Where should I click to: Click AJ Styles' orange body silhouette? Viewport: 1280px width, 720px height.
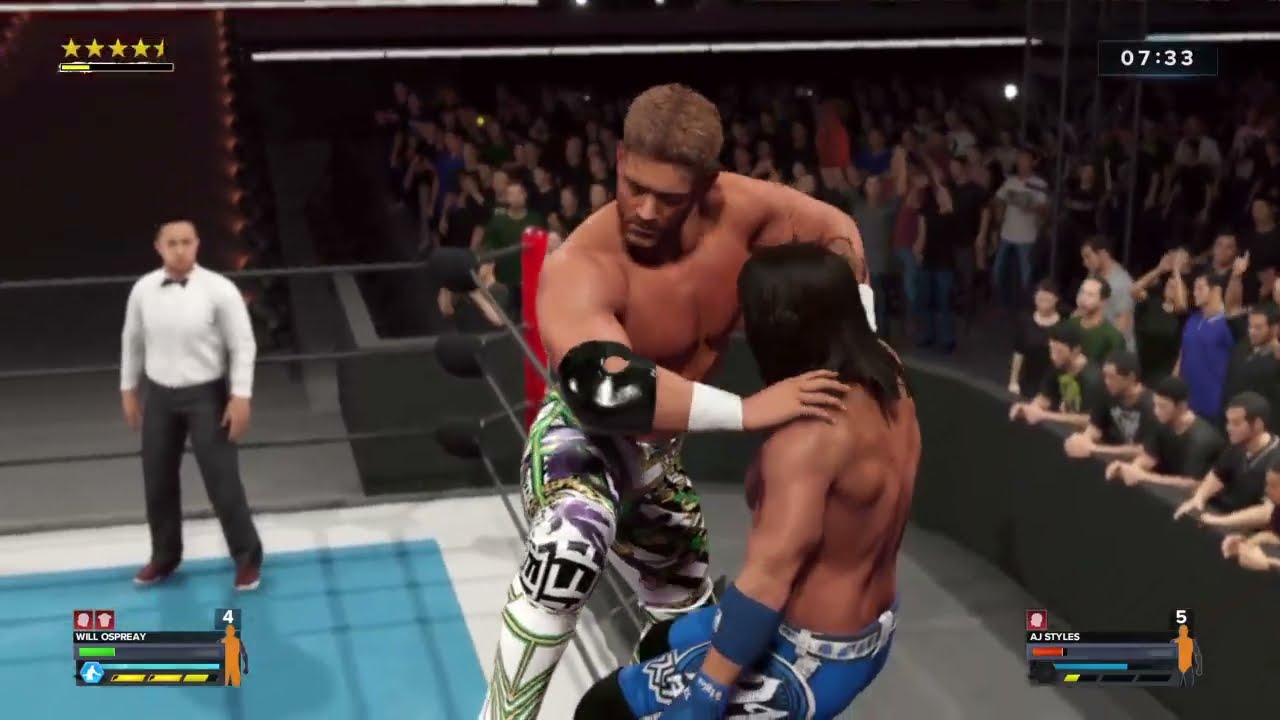(x=1186, y=656)
